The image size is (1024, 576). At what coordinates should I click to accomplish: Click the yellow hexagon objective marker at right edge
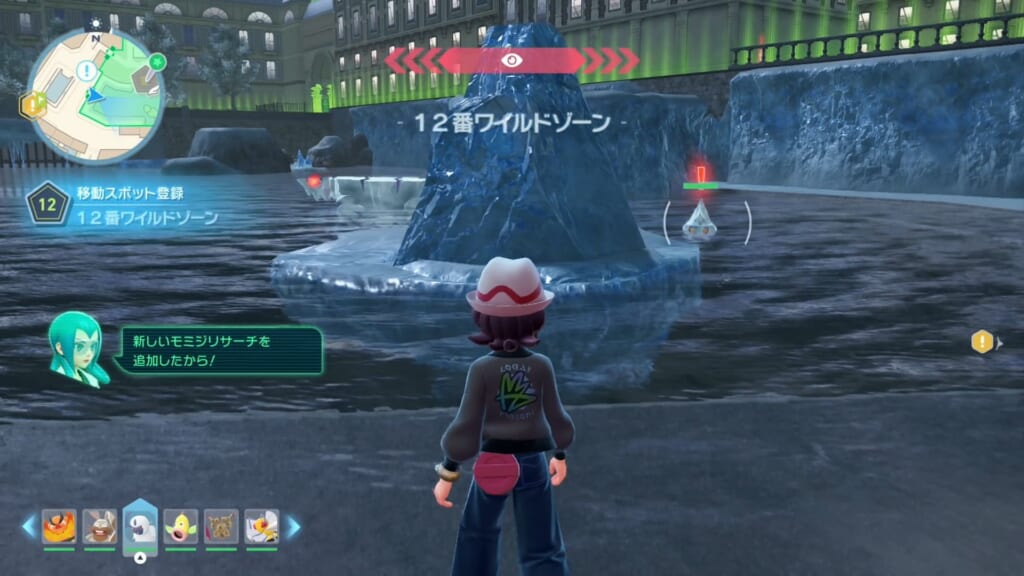[982, 342]
